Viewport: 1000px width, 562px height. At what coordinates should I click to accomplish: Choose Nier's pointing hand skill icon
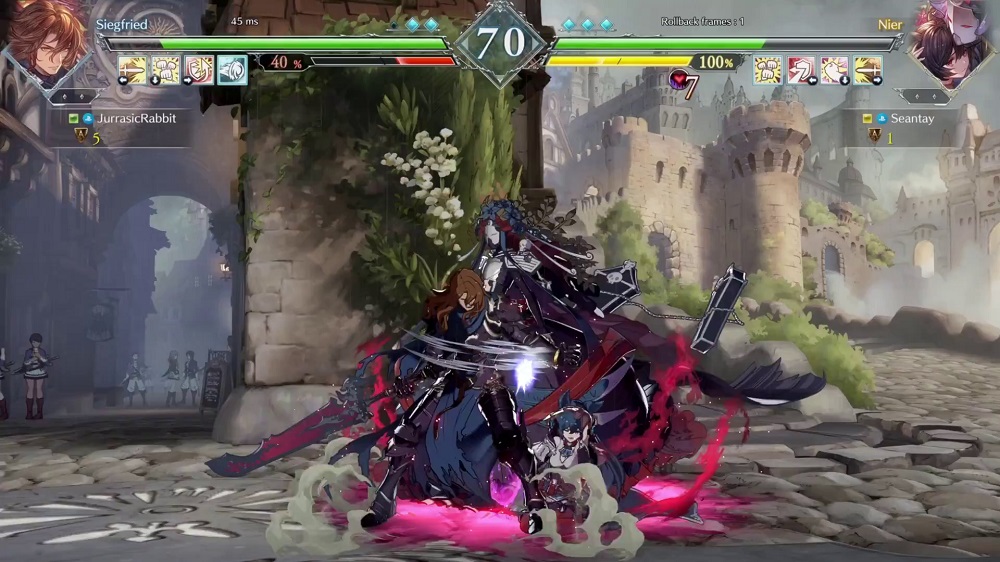834,69
